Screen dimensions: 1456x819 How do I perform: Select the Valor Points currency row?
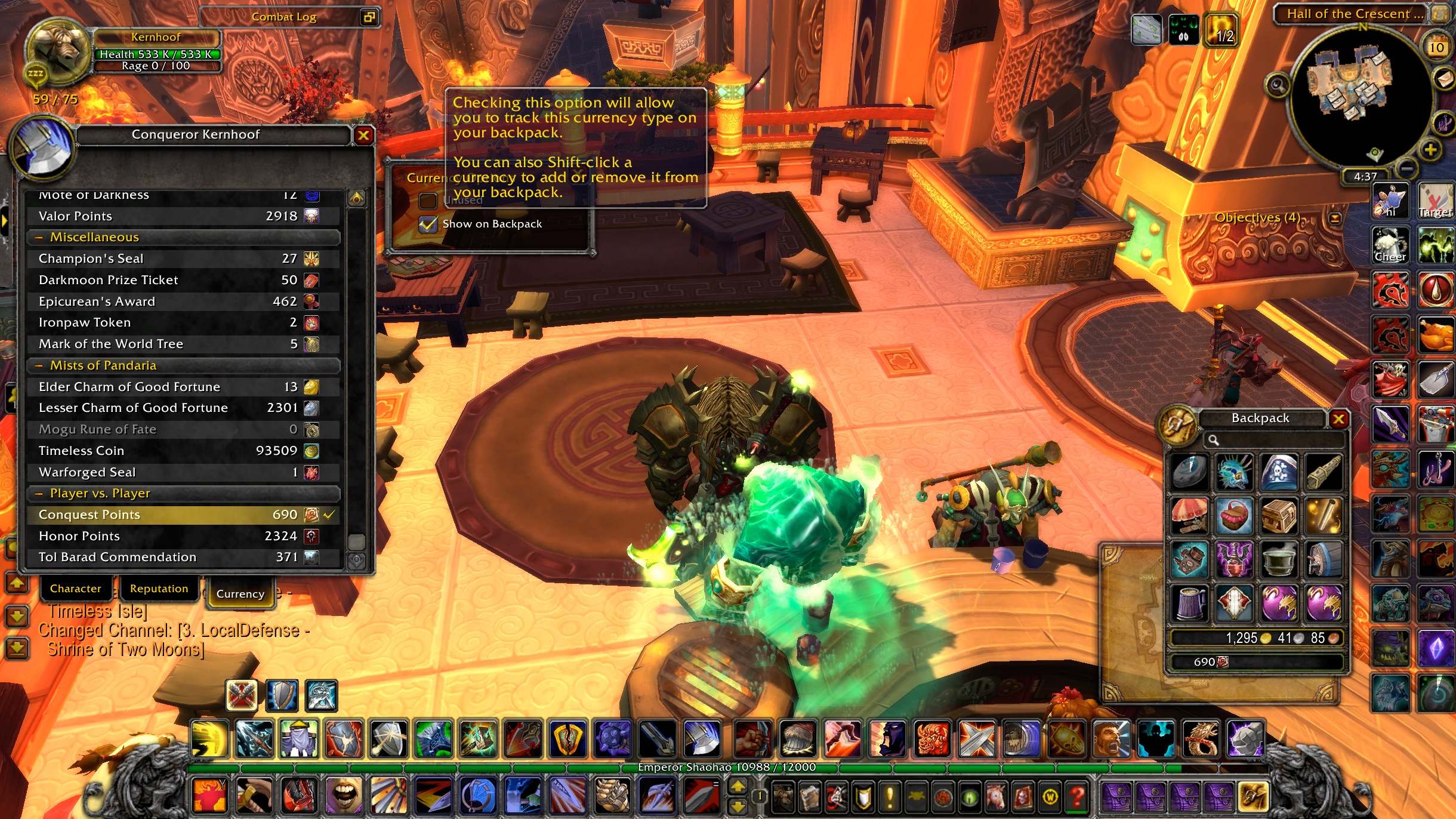point(179,216)
